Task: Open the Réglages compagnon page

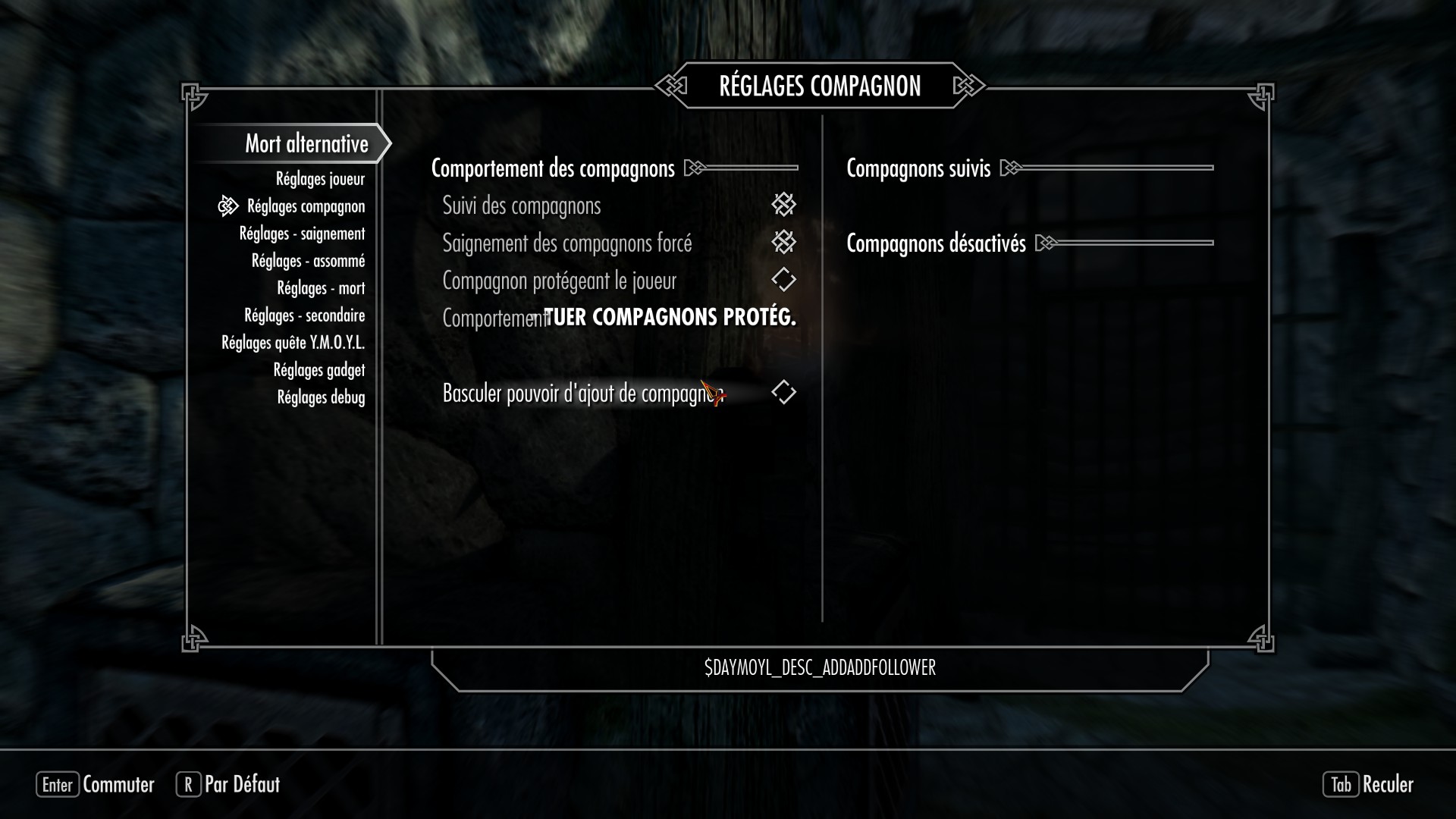Action: point(306,206)
